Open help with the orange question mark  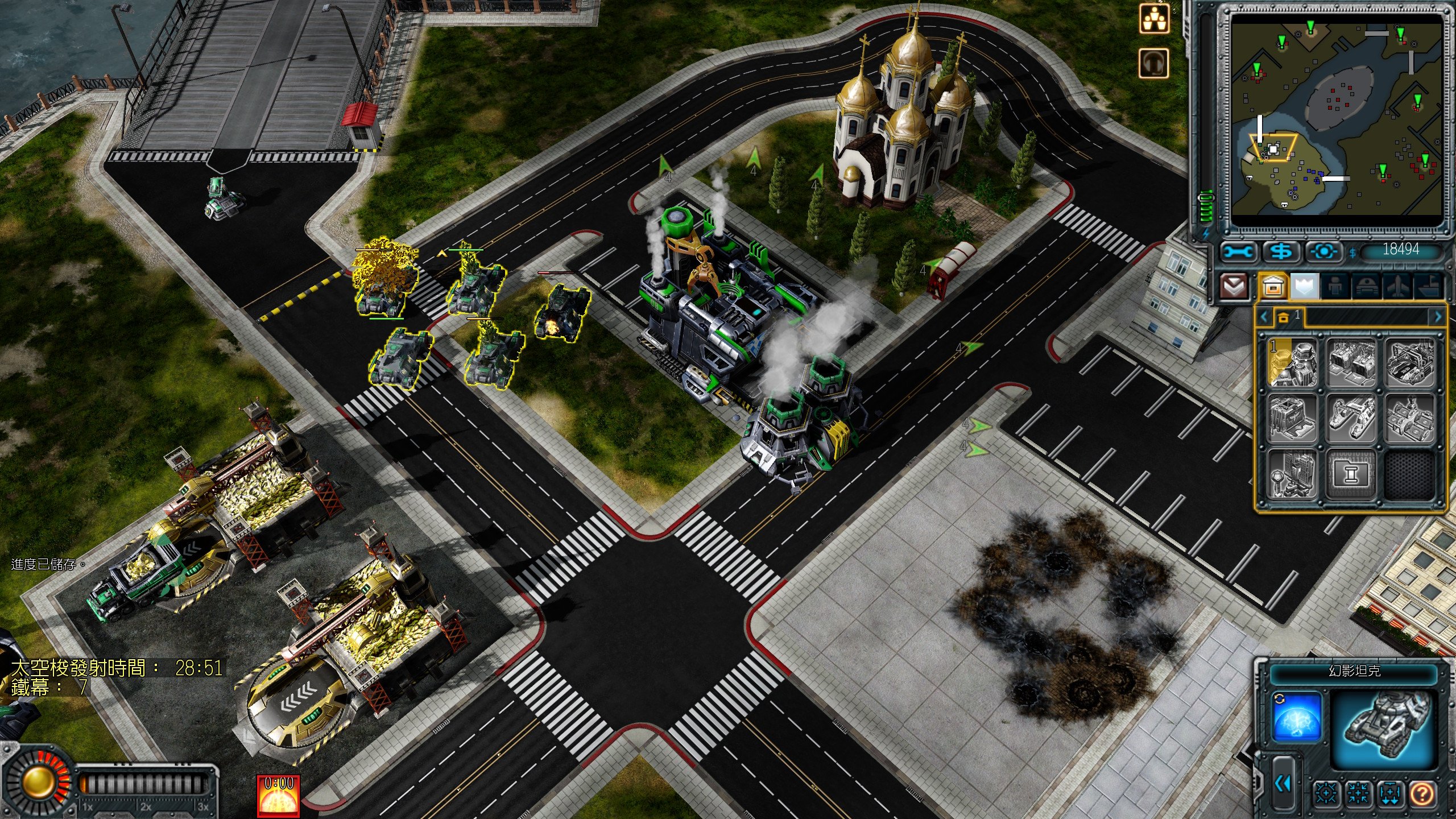(1422, 793)
